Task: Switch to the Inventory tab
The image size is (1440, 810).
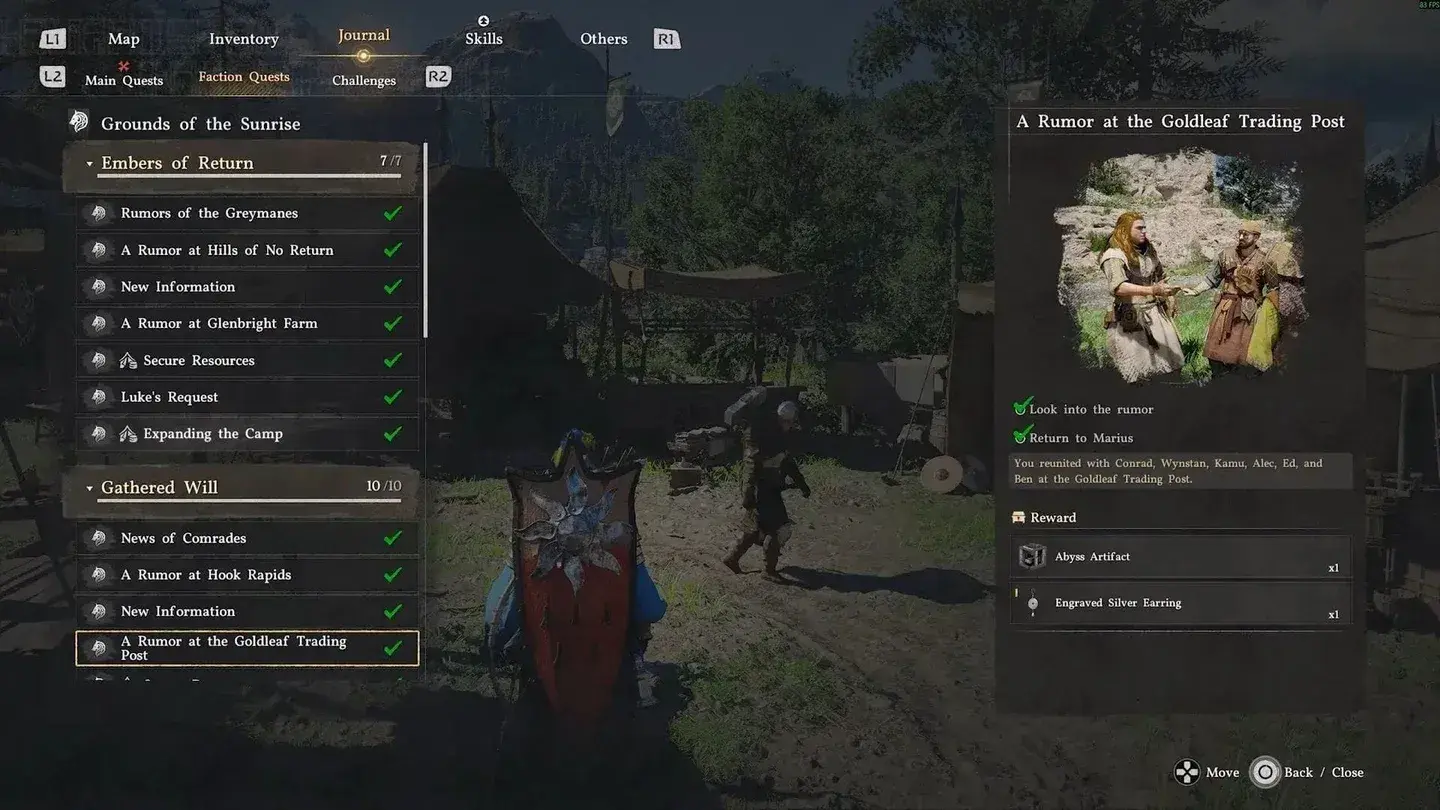Action: pos(243,38)
